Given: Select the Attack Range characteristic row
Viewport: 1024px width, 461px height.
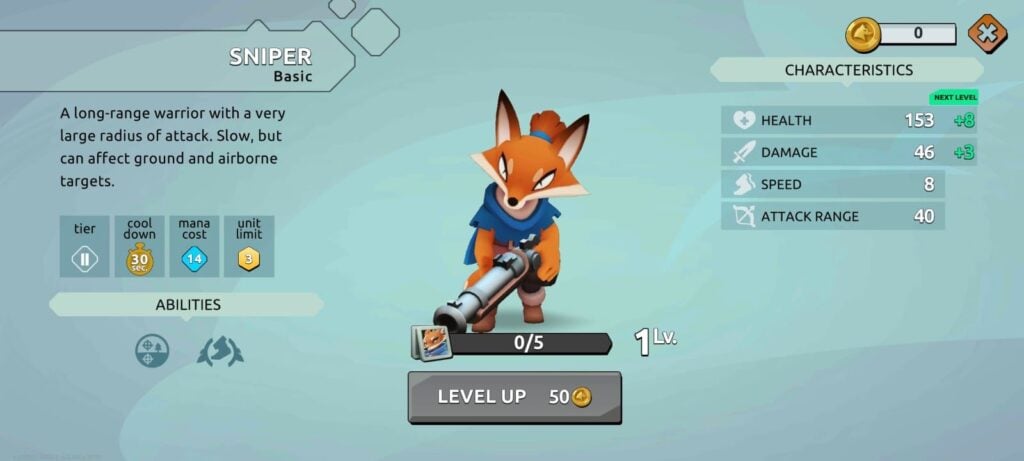Looking at the screenshot, I should (833, 216).
